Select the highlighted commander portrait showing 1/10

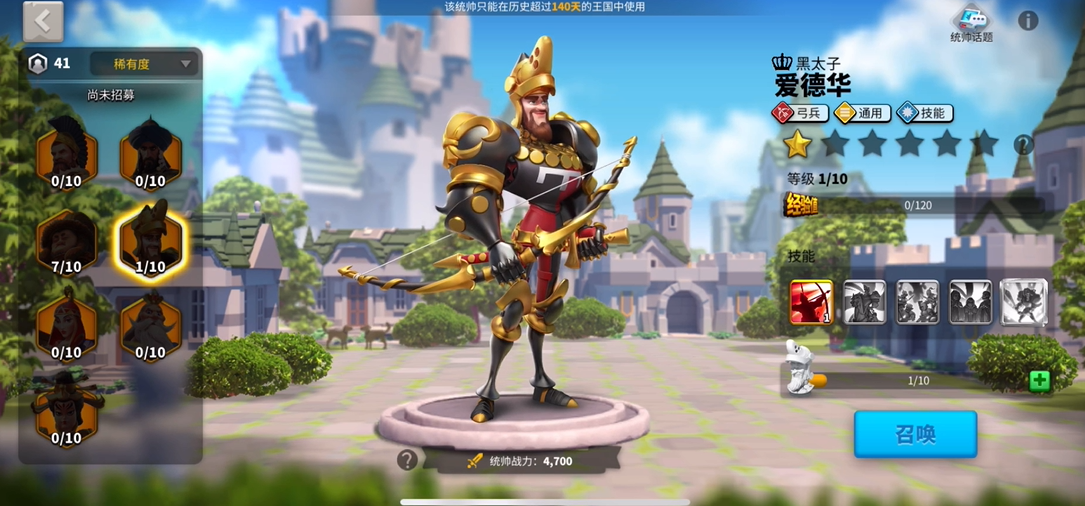pyautogui.click(x=150, y=241)
